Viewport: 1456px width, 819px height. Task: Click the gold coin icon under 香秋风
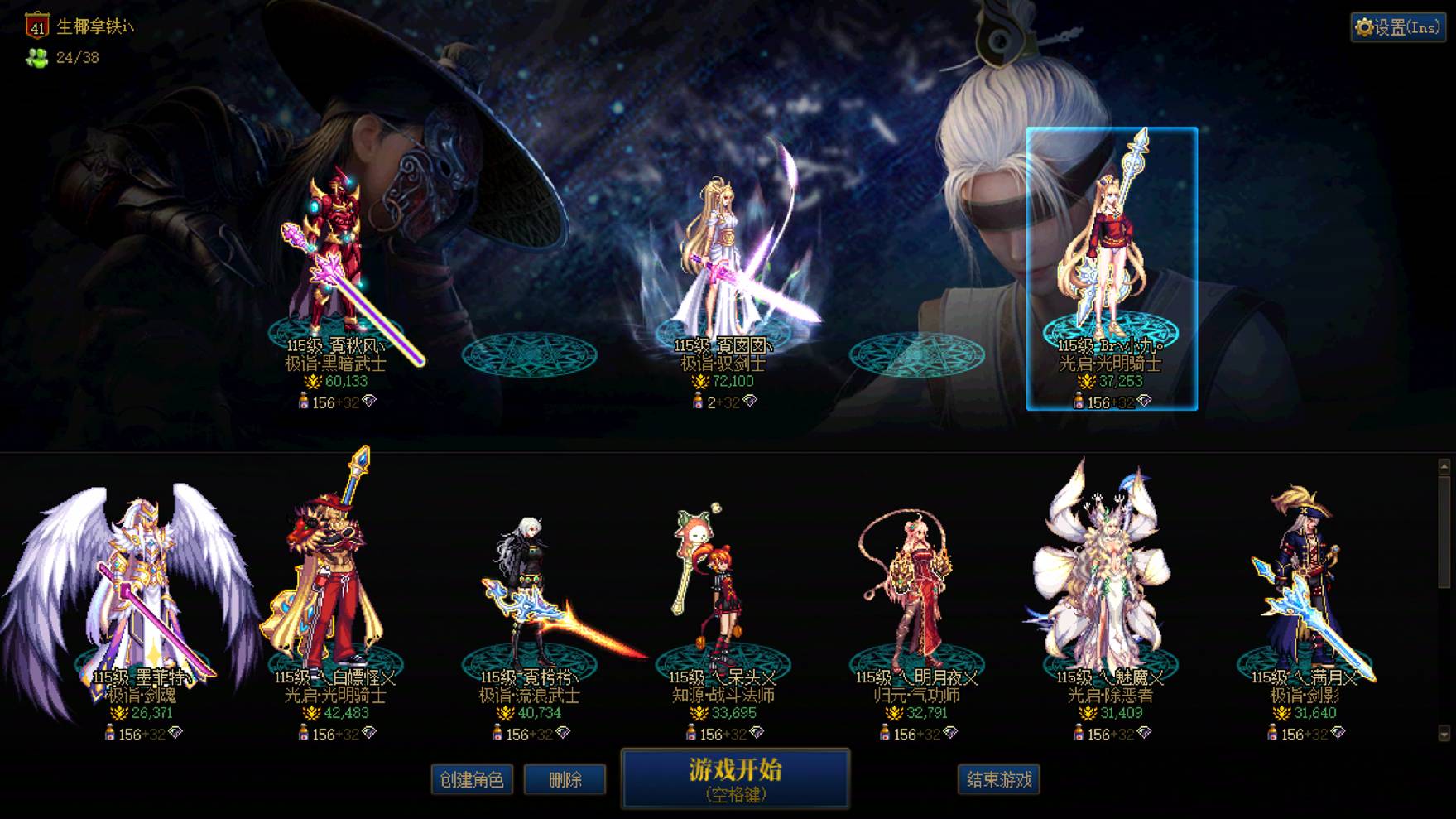[x=315, y=382]
